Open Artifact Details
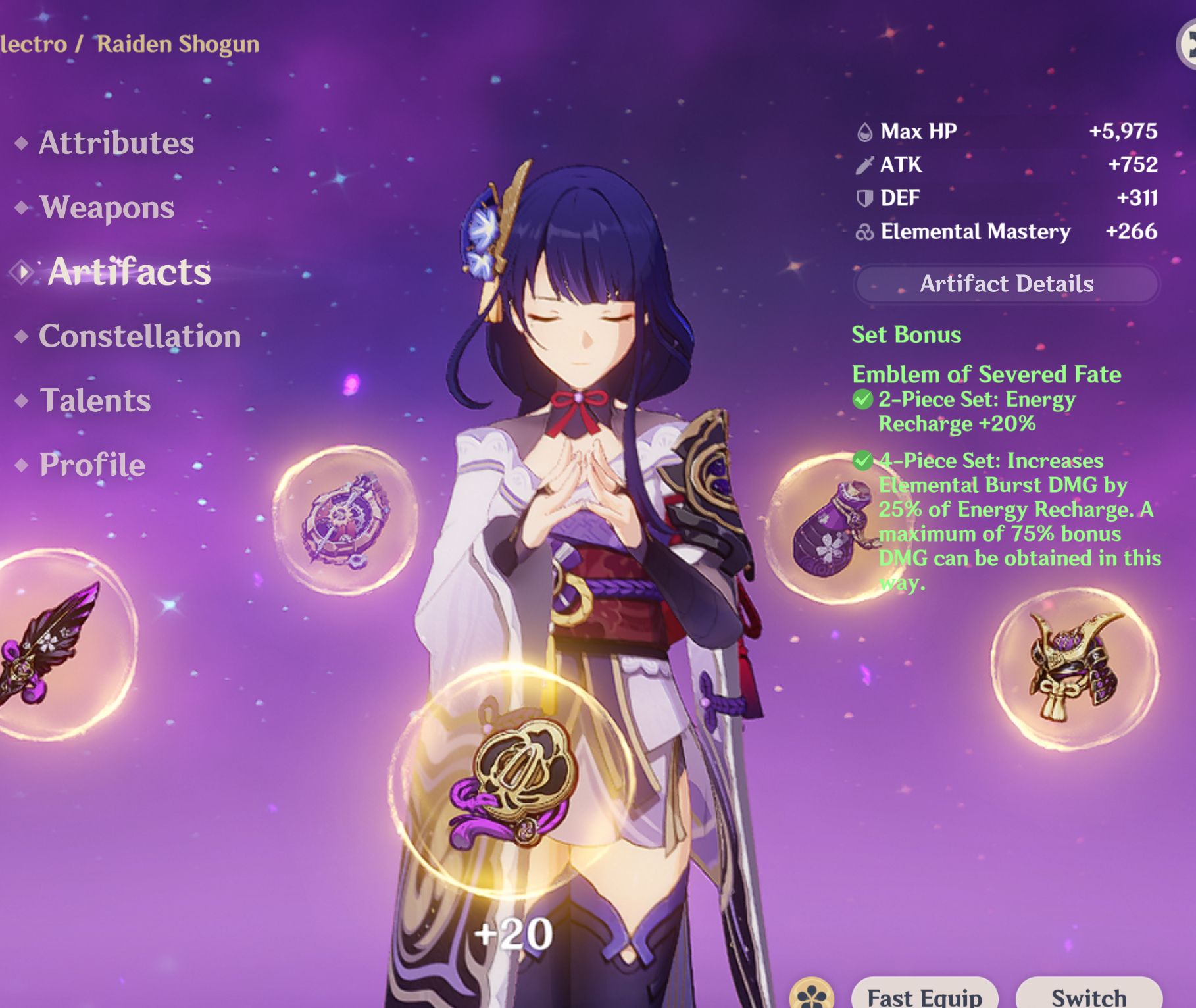Image resolution: width=1196 pixels, height=1008 pixels. [1007, 284]
